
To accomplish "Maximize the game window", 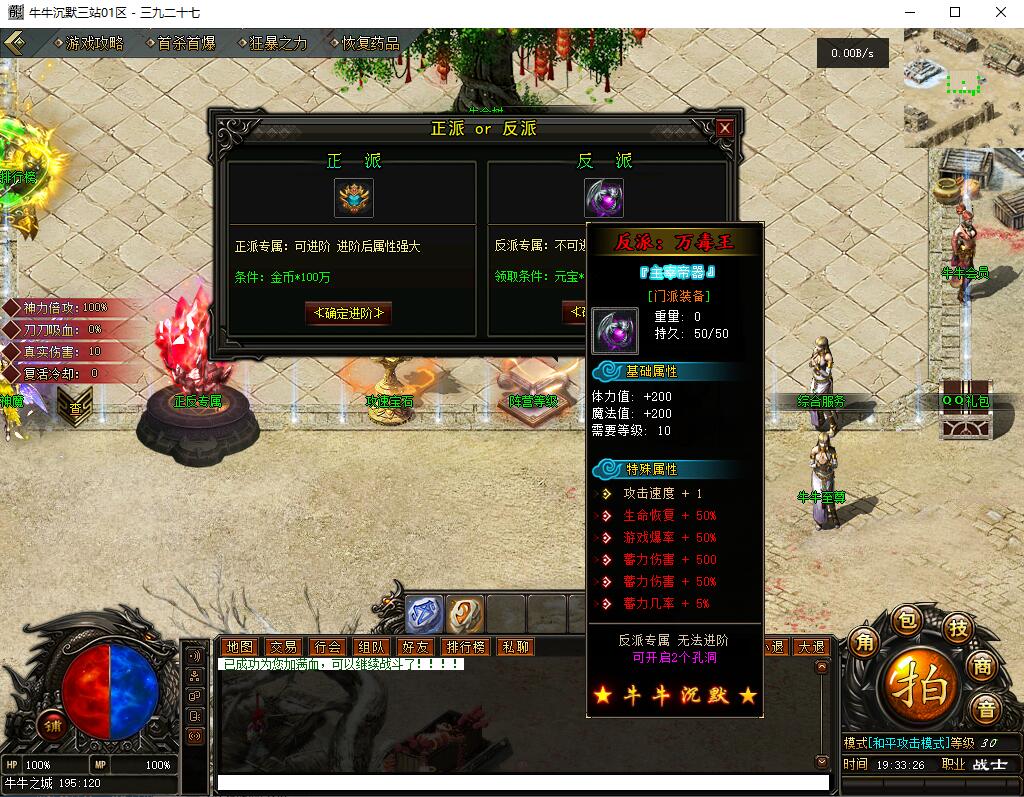I will tap(955, 12).
